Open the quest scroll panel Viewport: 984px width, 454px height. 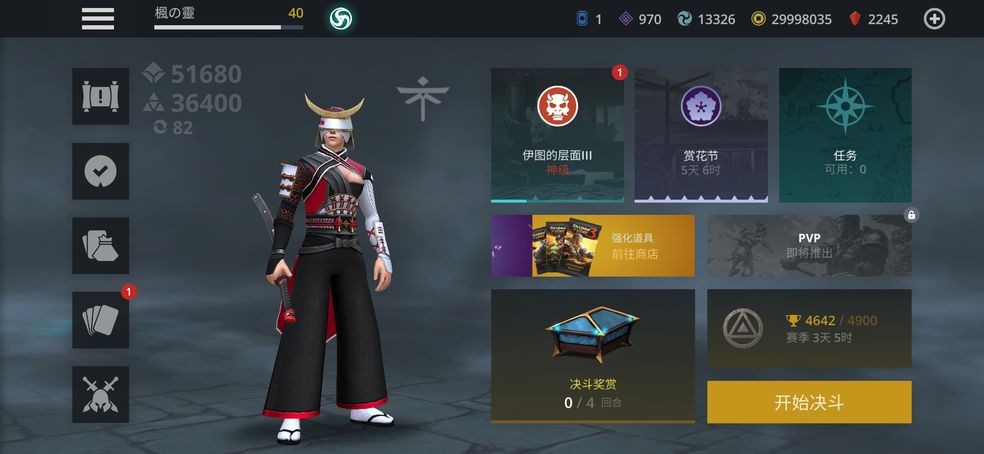click(101, 97)
